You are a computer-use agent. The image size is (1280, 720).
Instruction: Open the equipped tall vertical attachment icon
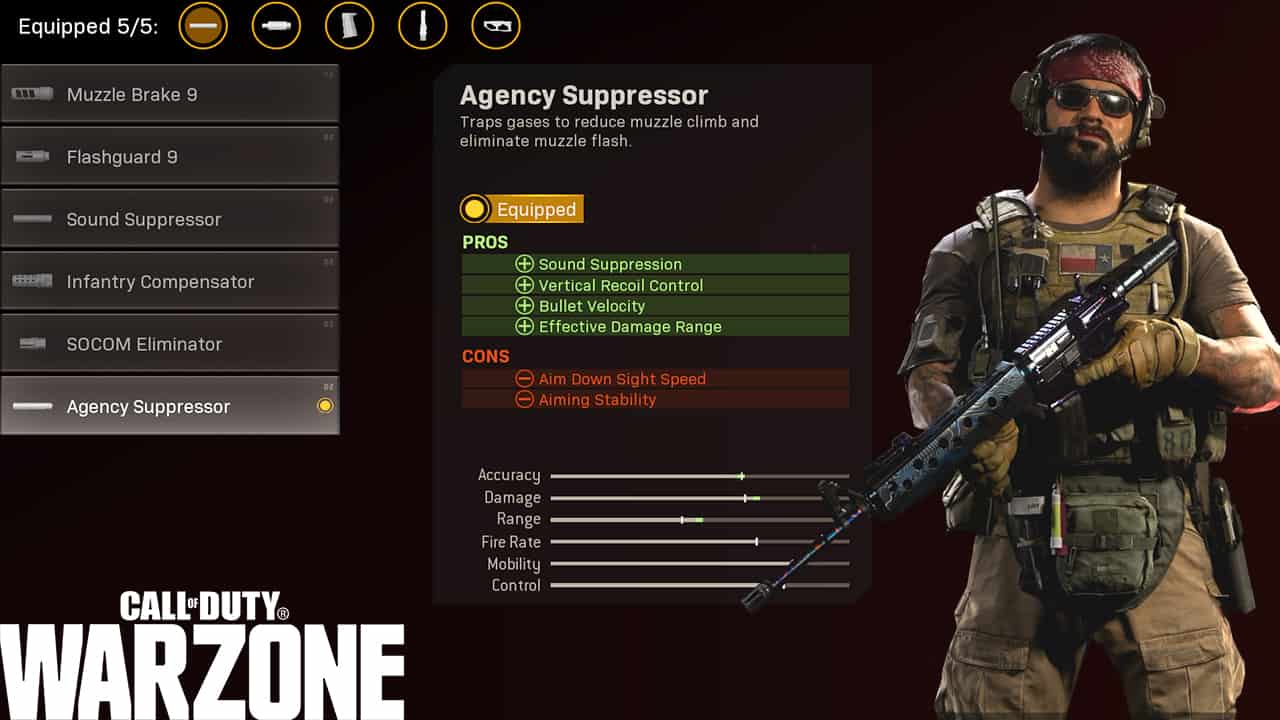[x=423, y=26]
